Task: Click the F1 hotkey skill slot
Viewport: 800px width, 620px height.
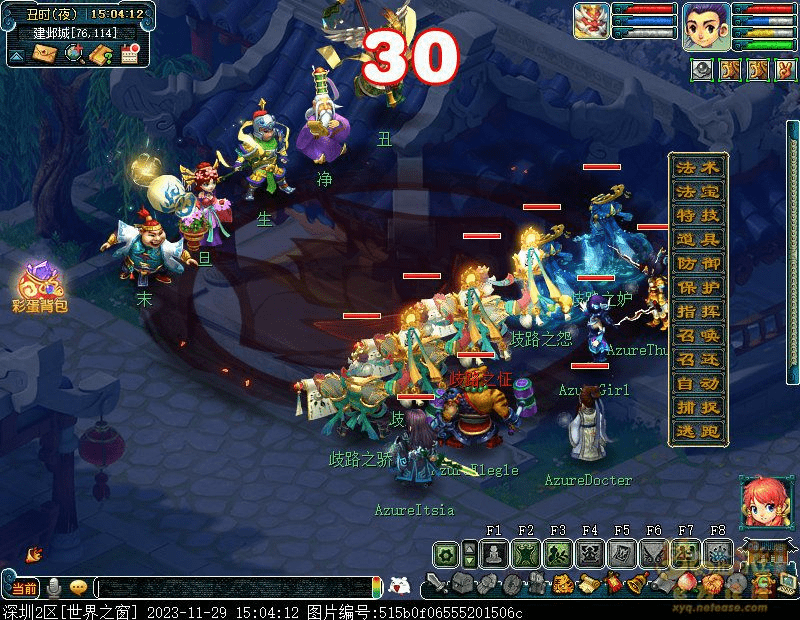Action: point(493,553)
